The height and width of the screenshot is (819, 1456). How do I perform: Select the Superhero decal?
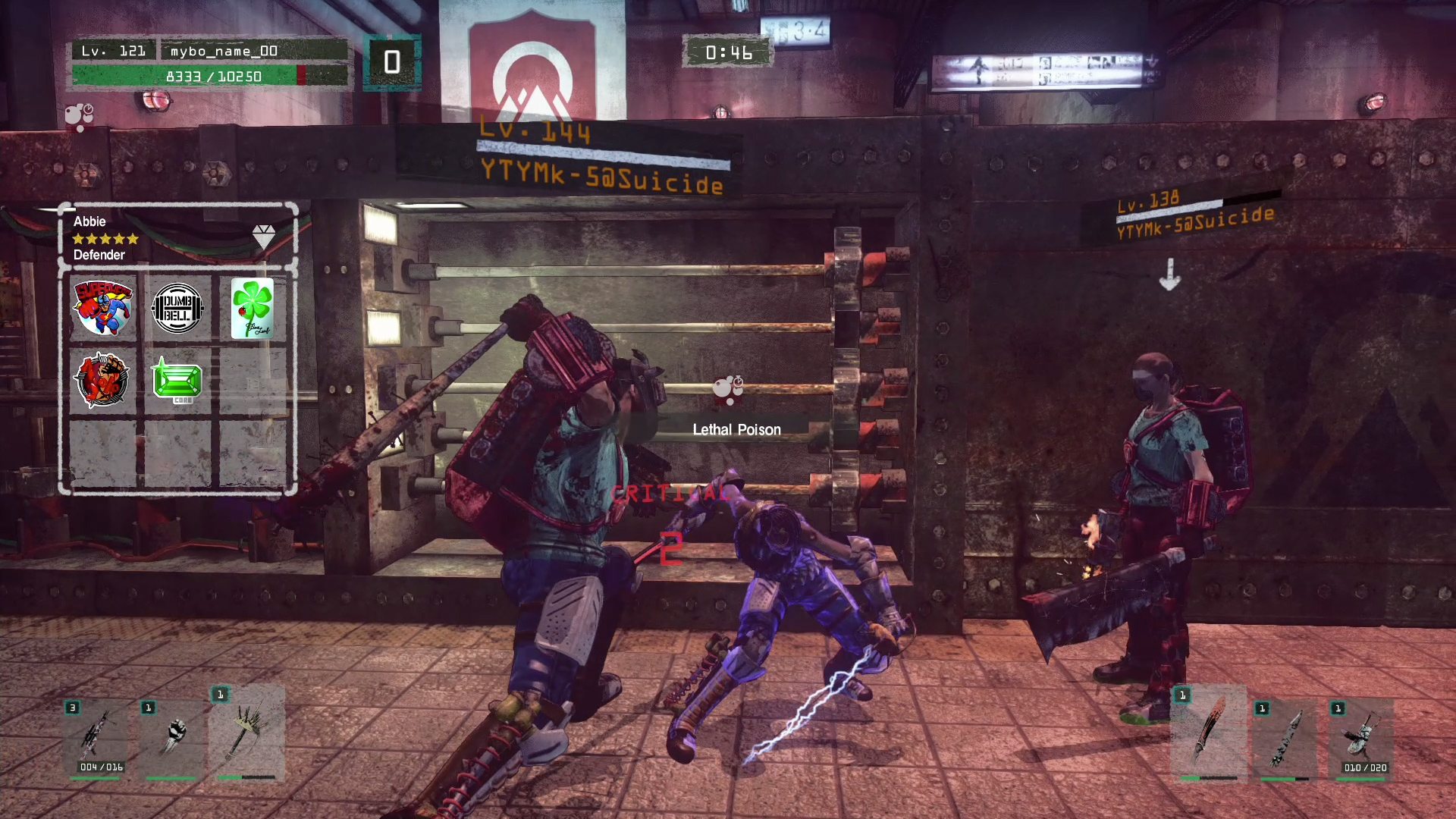pyautogui.click(x=102, y=308)
